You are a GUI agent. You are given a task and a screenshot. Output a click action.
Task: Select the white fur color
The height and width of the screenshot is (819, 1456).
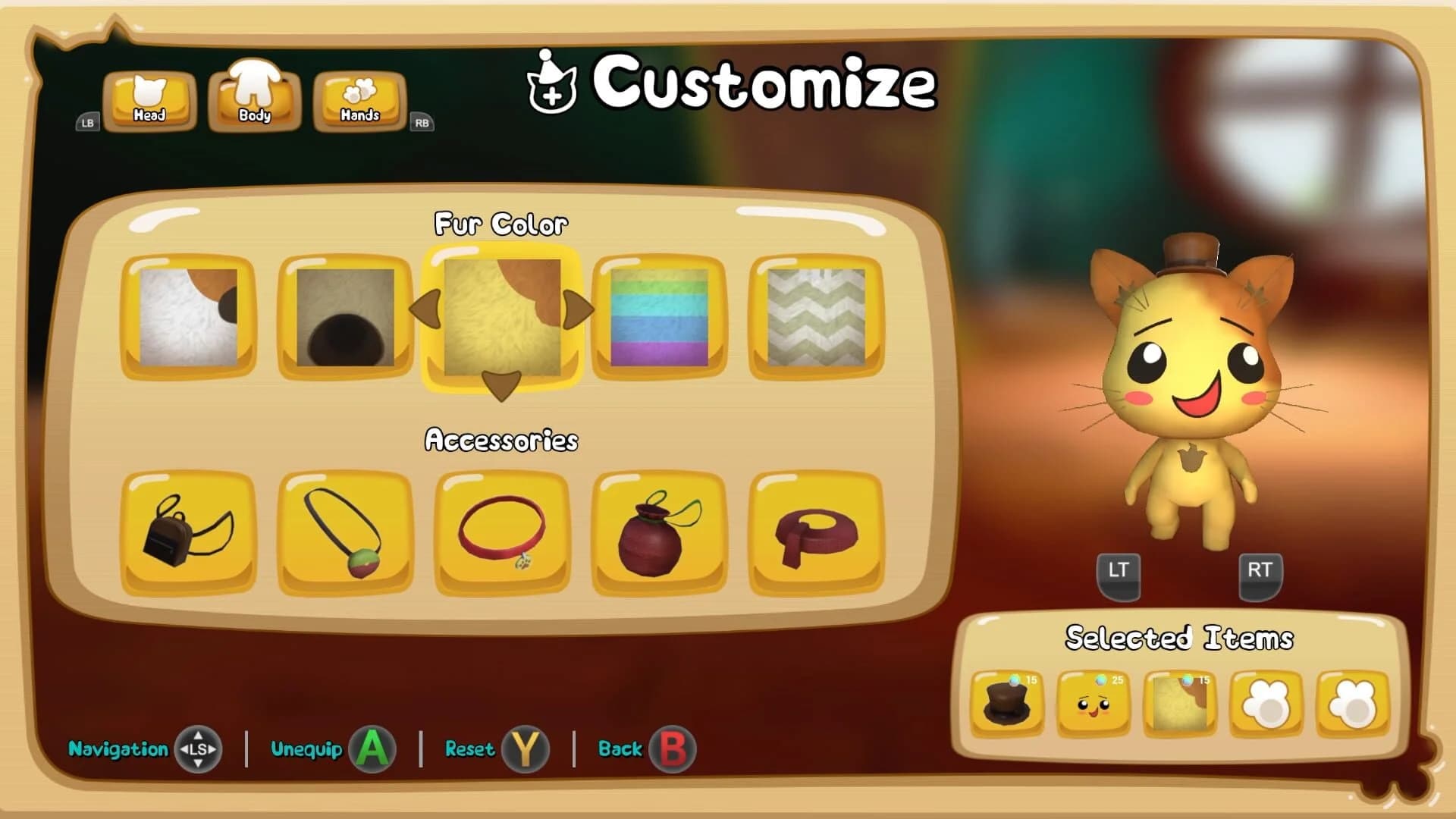coord(191,315)
